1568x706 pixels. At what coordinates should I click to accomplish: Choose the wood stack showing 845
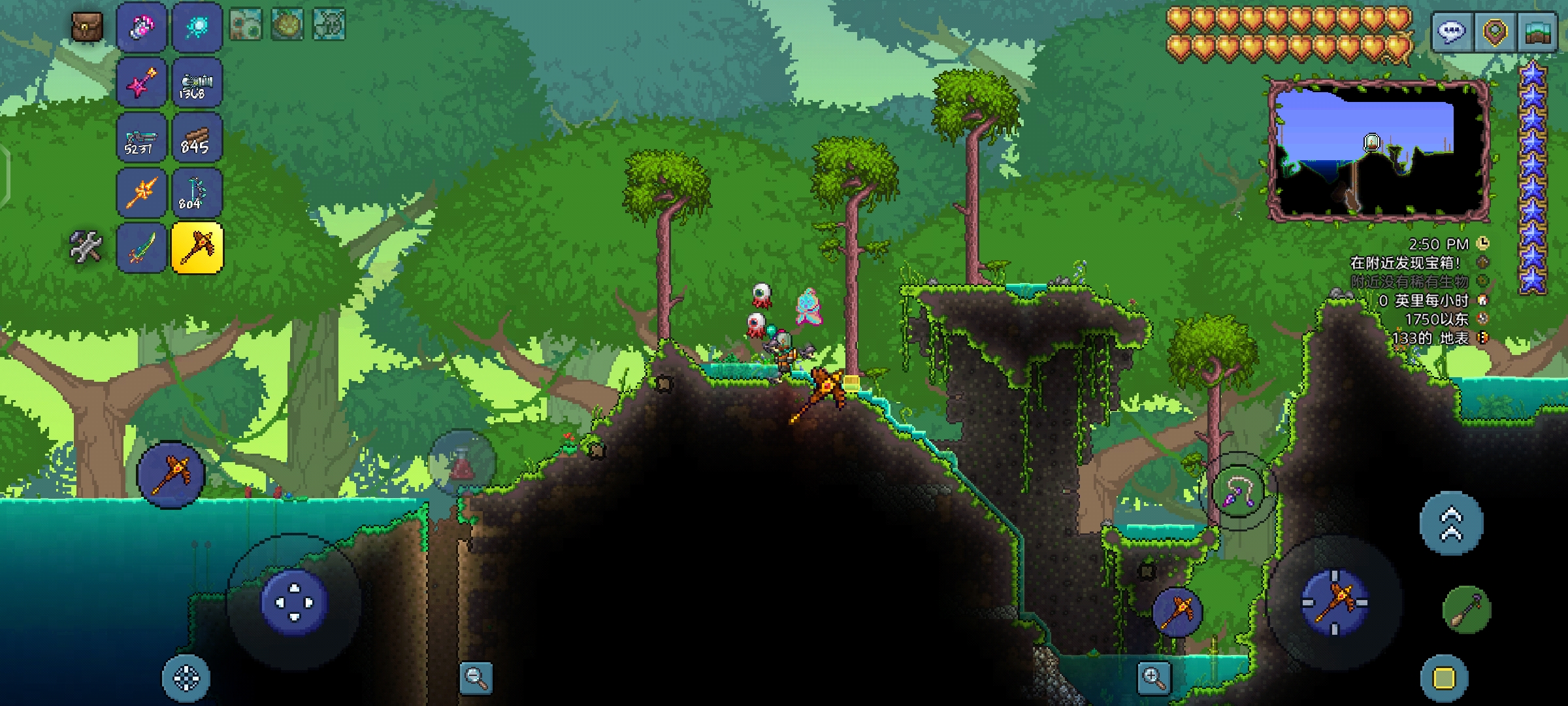[x=197, y=138]
